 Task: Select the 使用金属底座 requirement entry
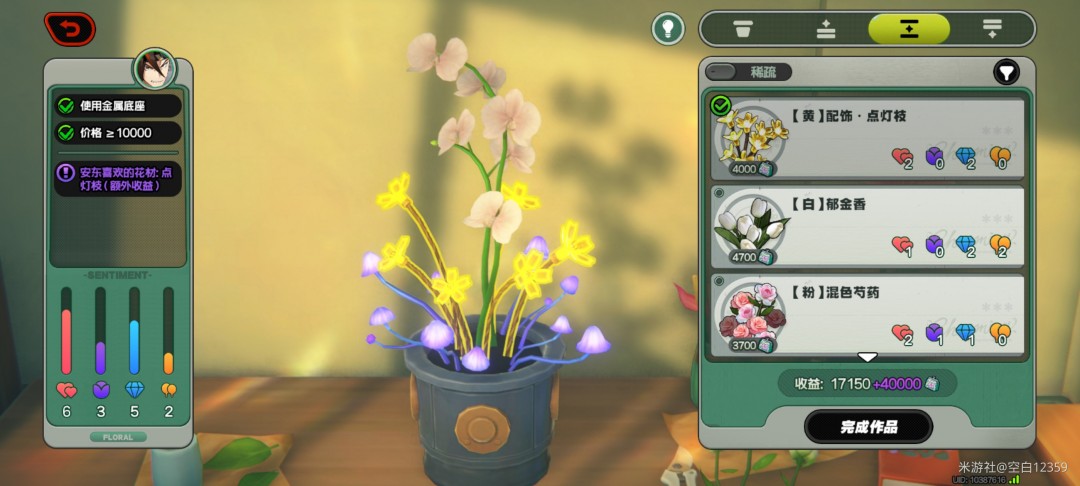118,105
